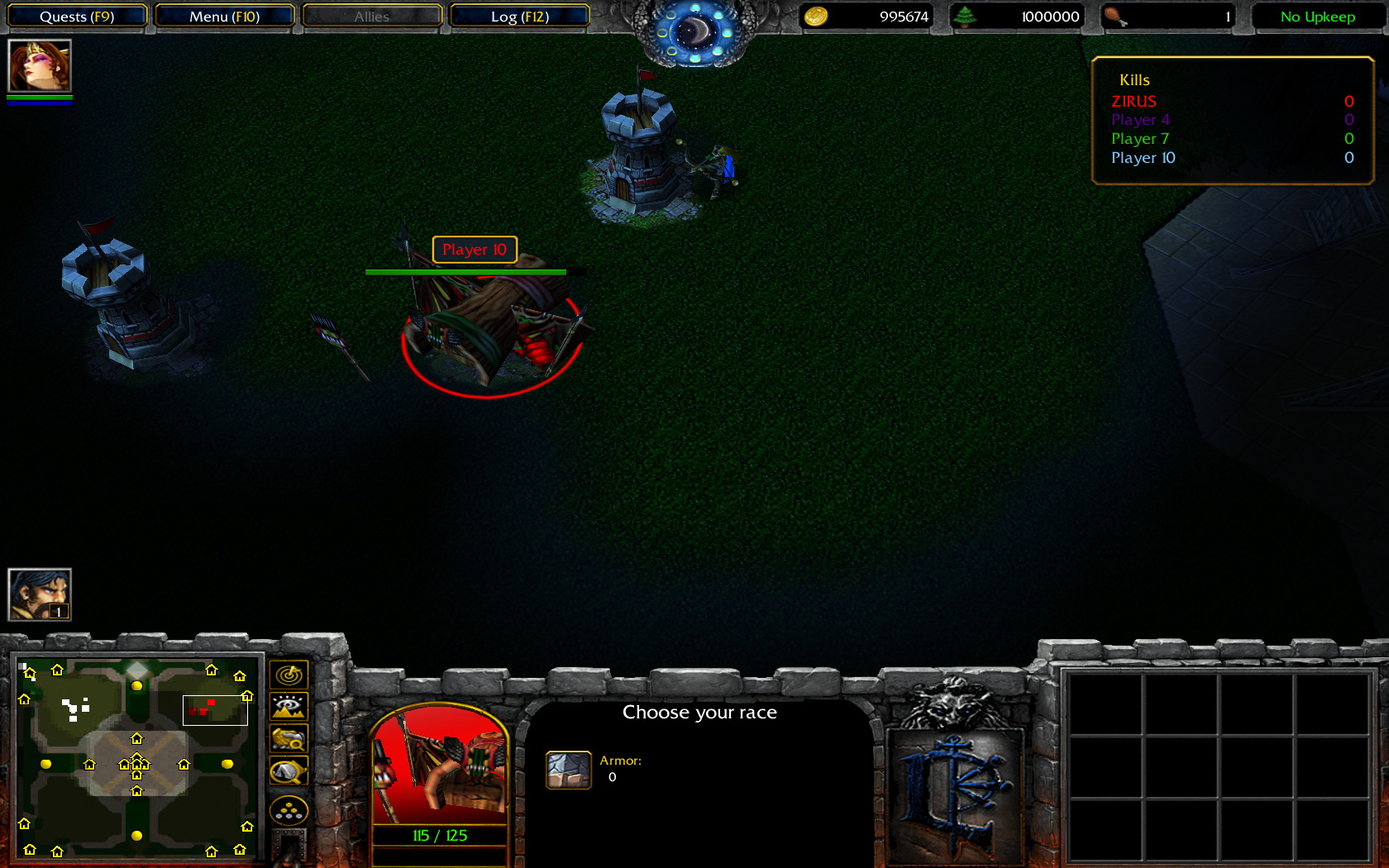
Task: Open the Menu (F10)
Action: (224, 16)
